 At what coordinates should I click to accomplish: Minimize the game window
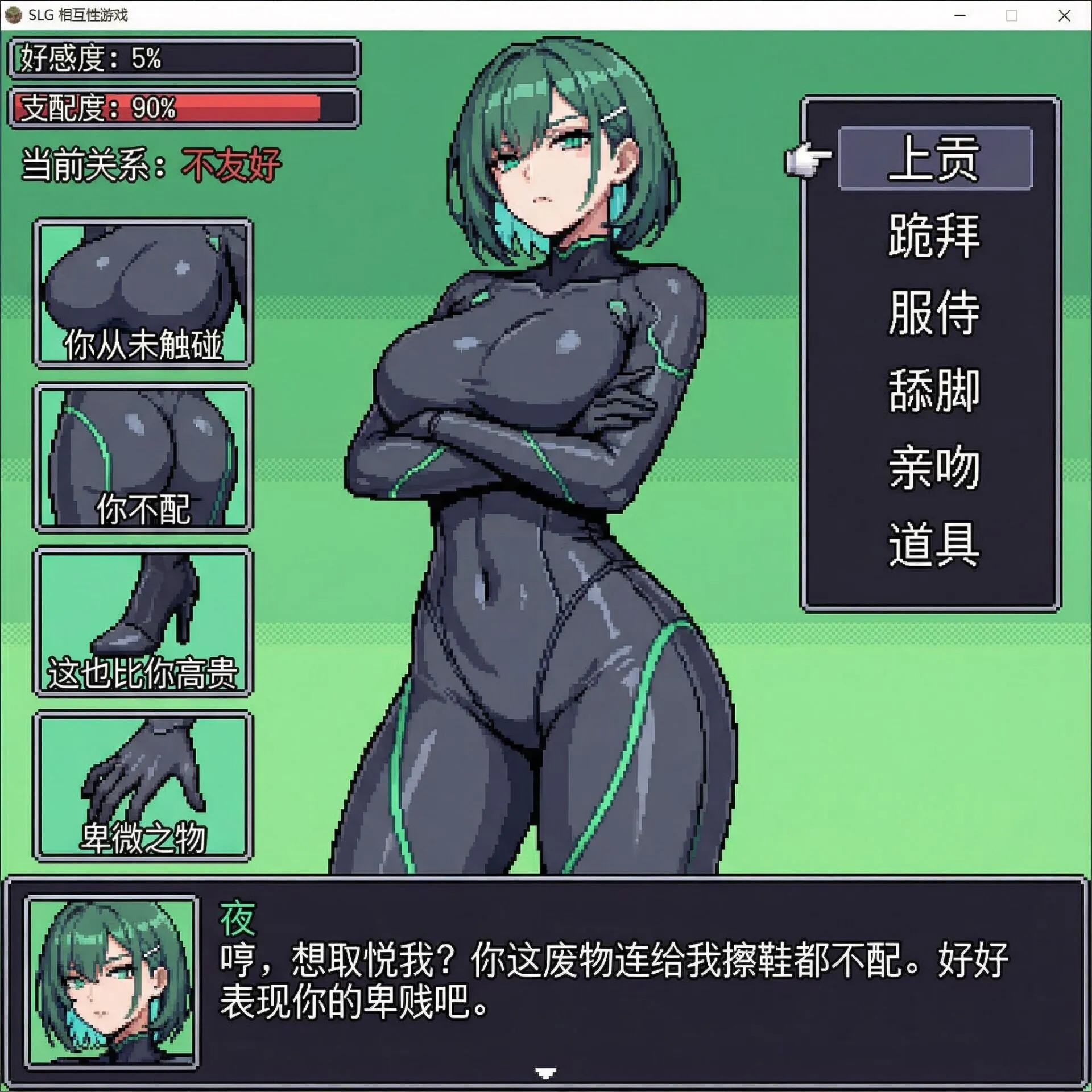point(960,15)
